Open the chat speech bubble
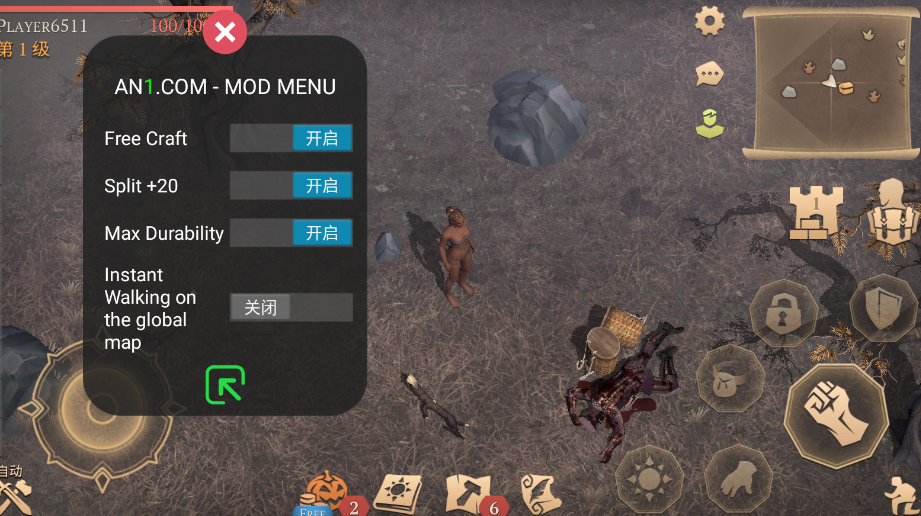The height and width of the screenshot is (516, 921). (x=710, y=73)
